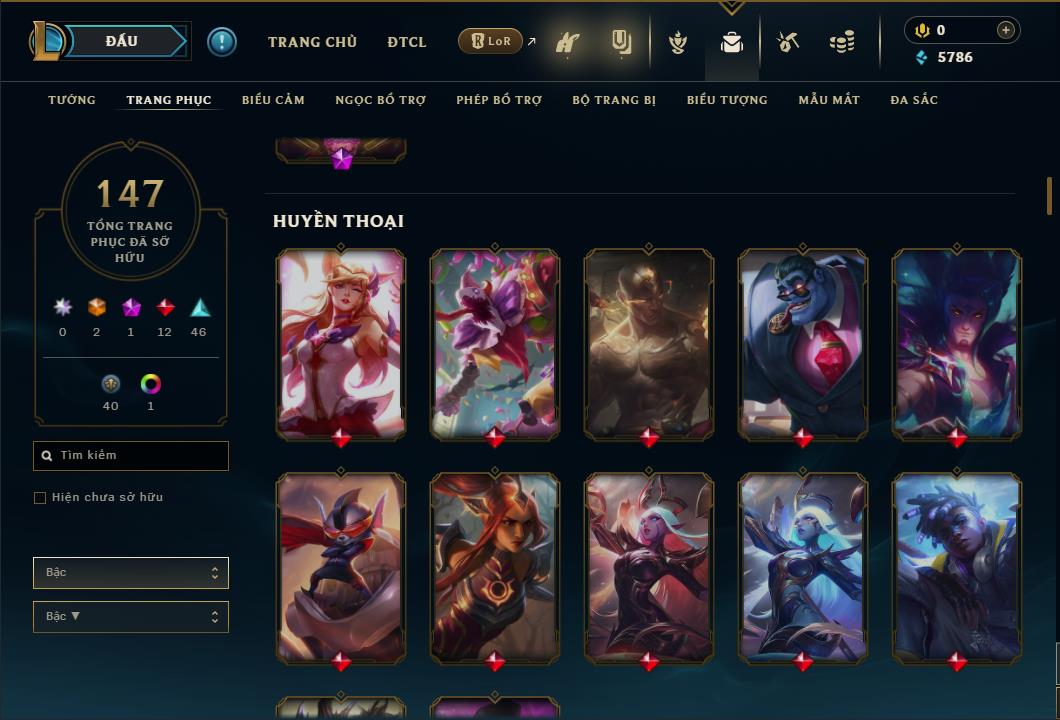1060x720 pixels.
Task: Open the LoR link button
Action: click(490, 41)
